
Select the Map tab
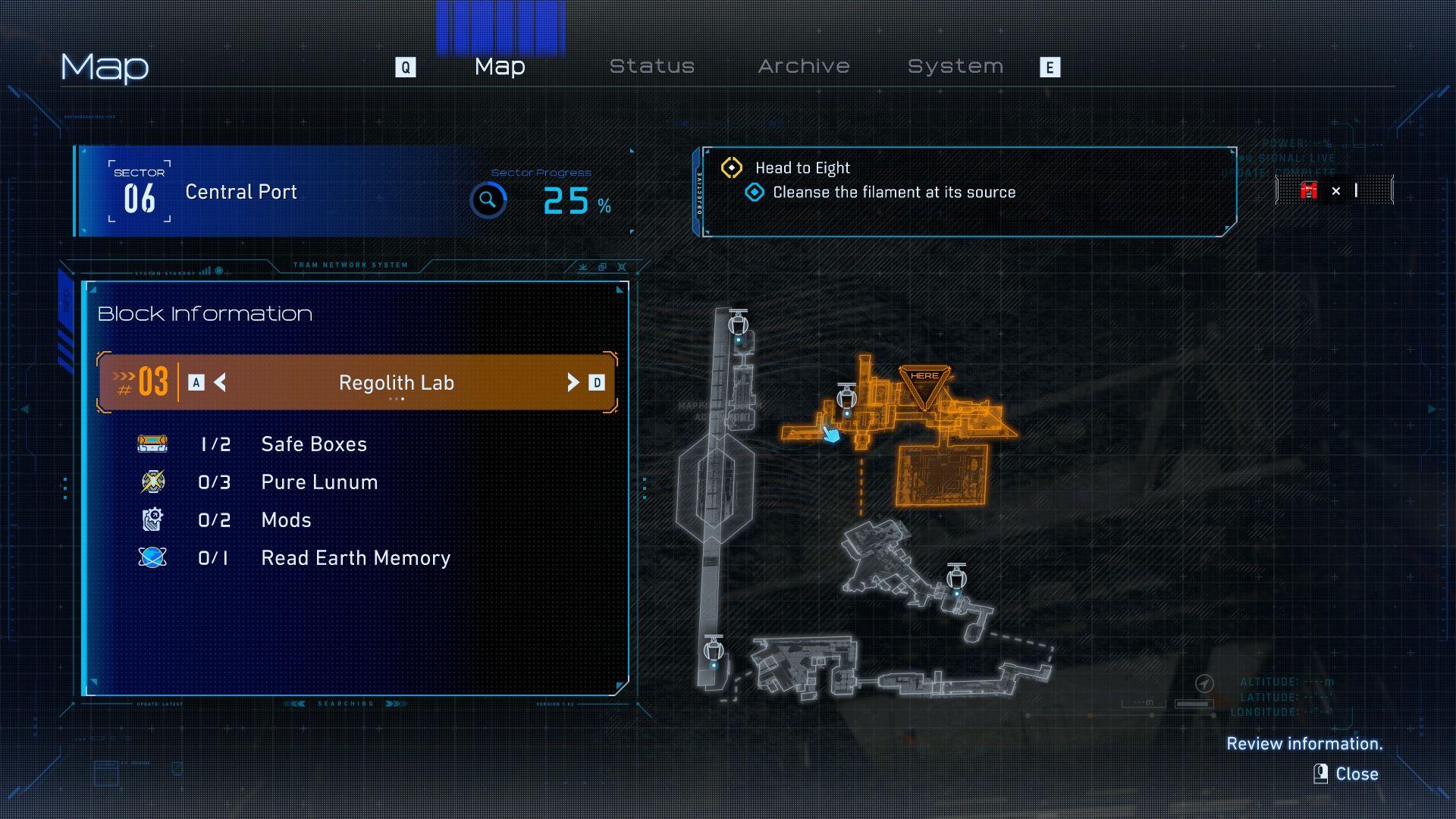click(x=500, y=67)
